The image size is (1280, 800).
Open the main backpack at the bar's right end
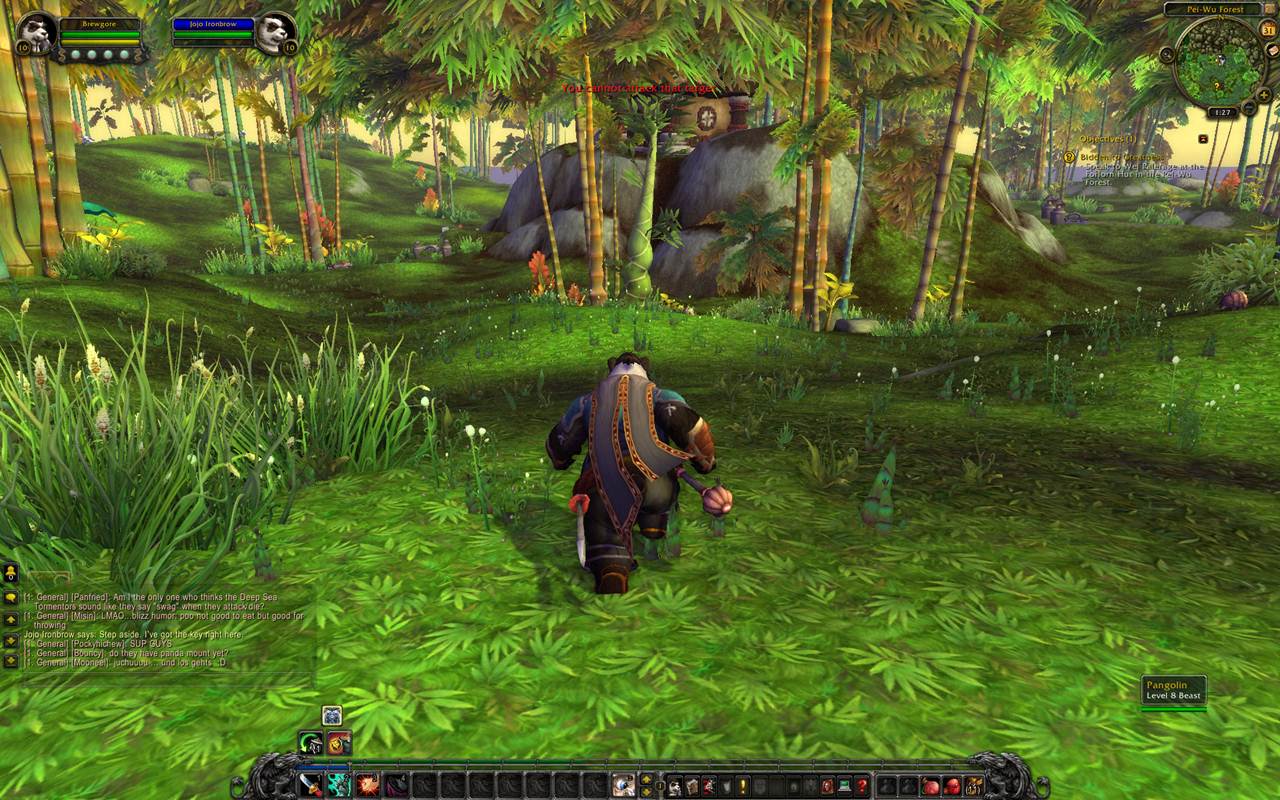coord(974,786)
